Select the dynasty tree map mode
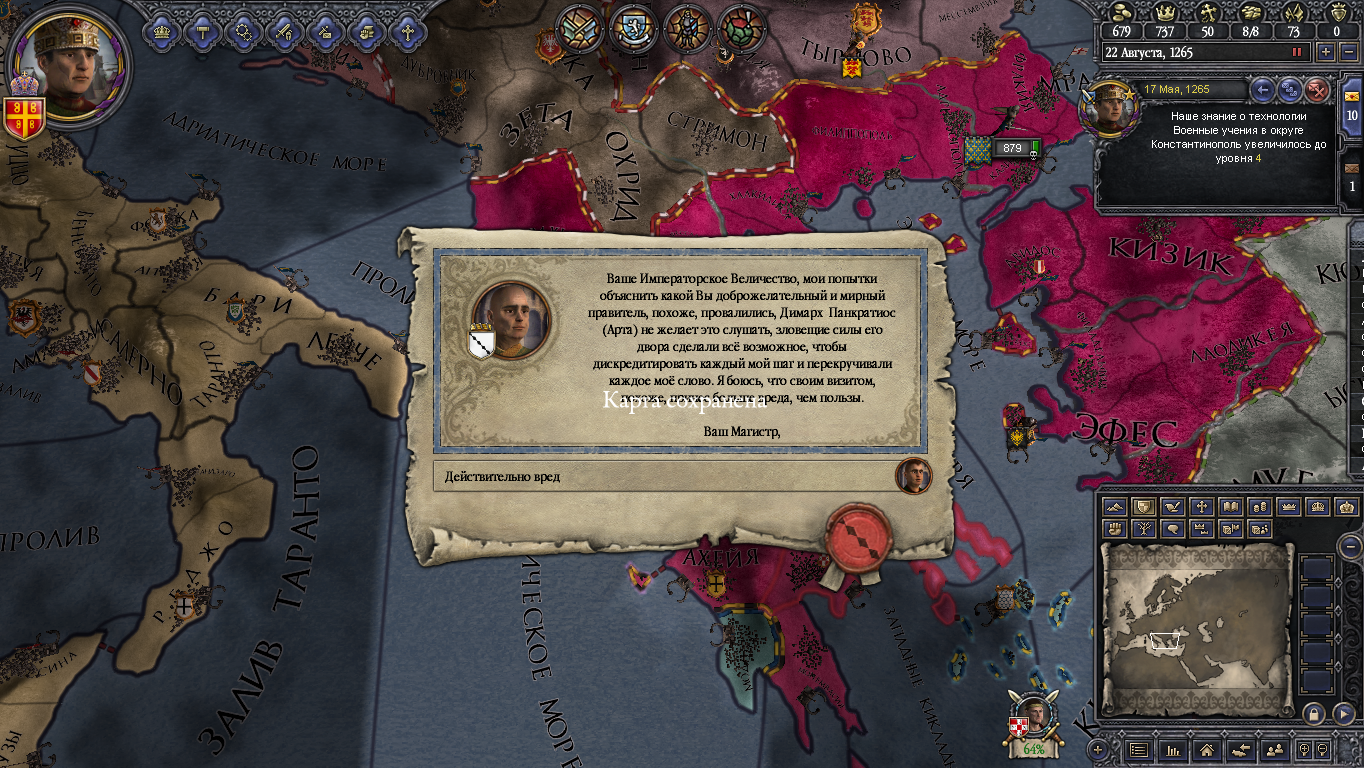This screenshot has height=768, width=1364. pos(1144,529)
